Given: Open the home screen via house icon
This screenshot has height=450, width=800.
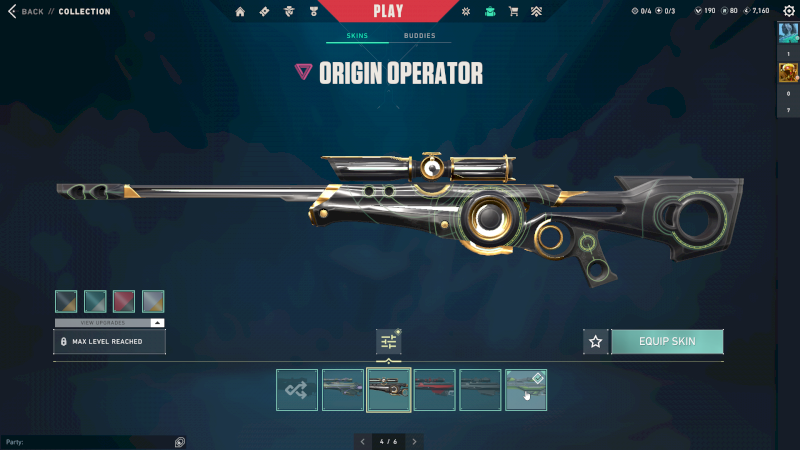Looking at the screenshot, I should point(240,12).
